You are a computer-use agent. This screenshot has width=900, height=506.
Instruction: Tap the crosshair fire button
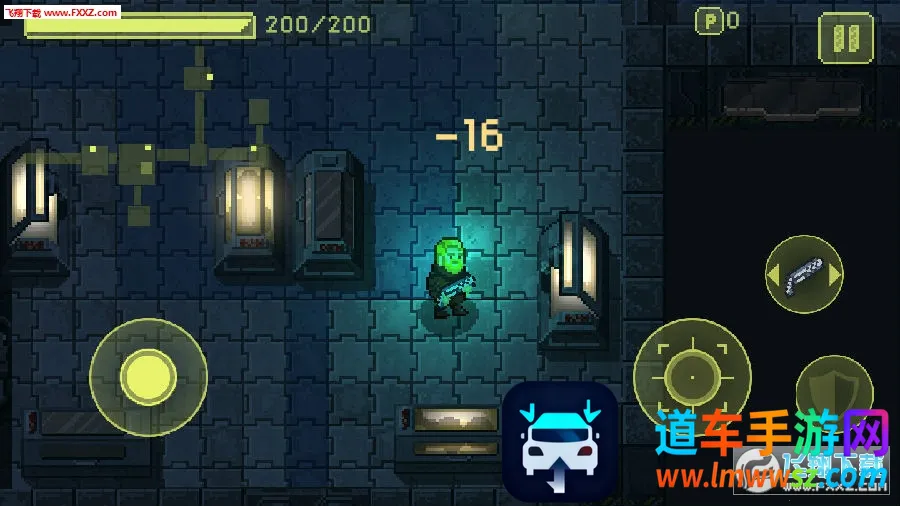pyautogui.click(x=692, y=377)
